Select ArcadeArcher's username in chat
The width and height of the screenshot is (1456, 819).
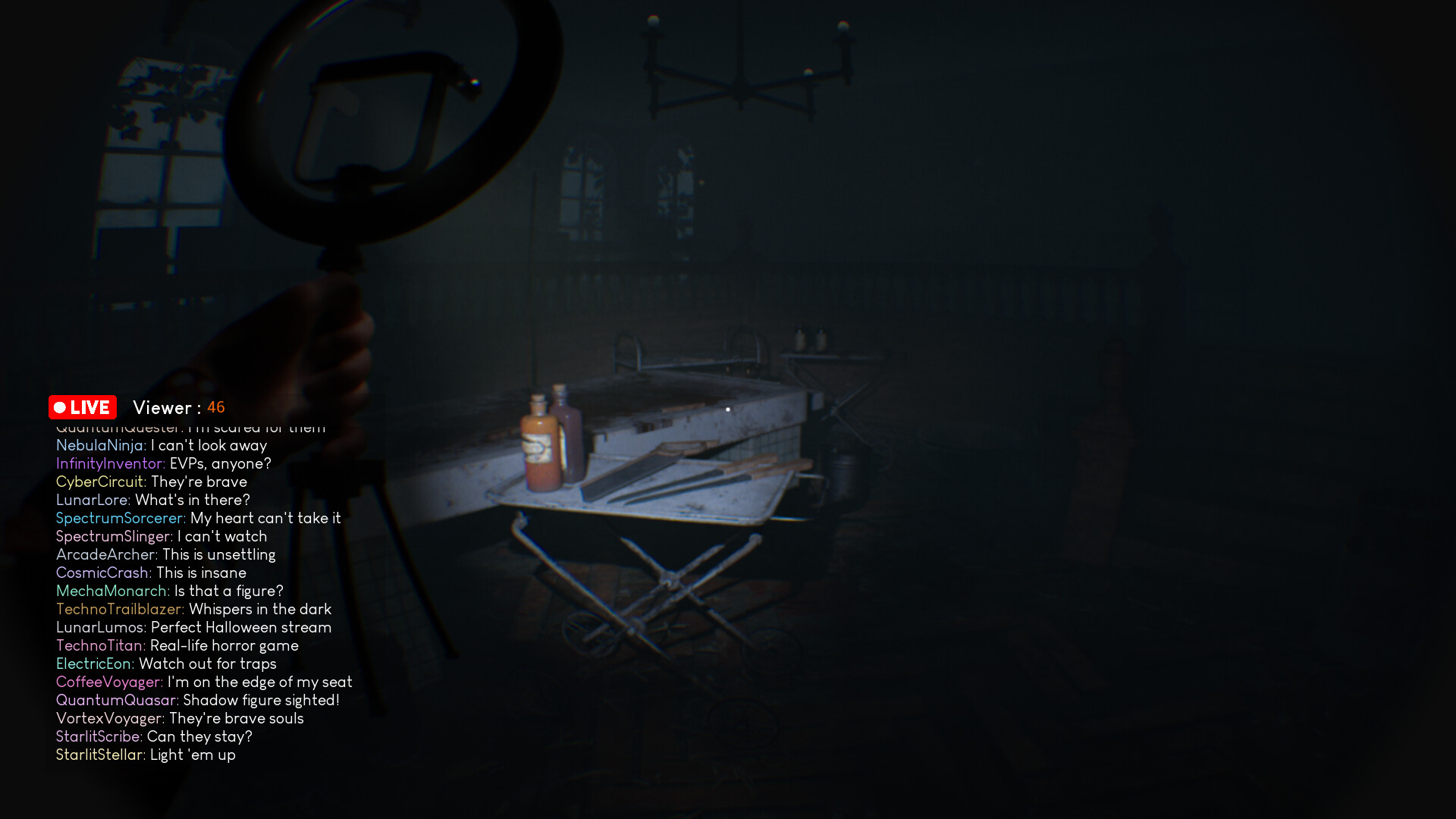click(x=106, y=554)
